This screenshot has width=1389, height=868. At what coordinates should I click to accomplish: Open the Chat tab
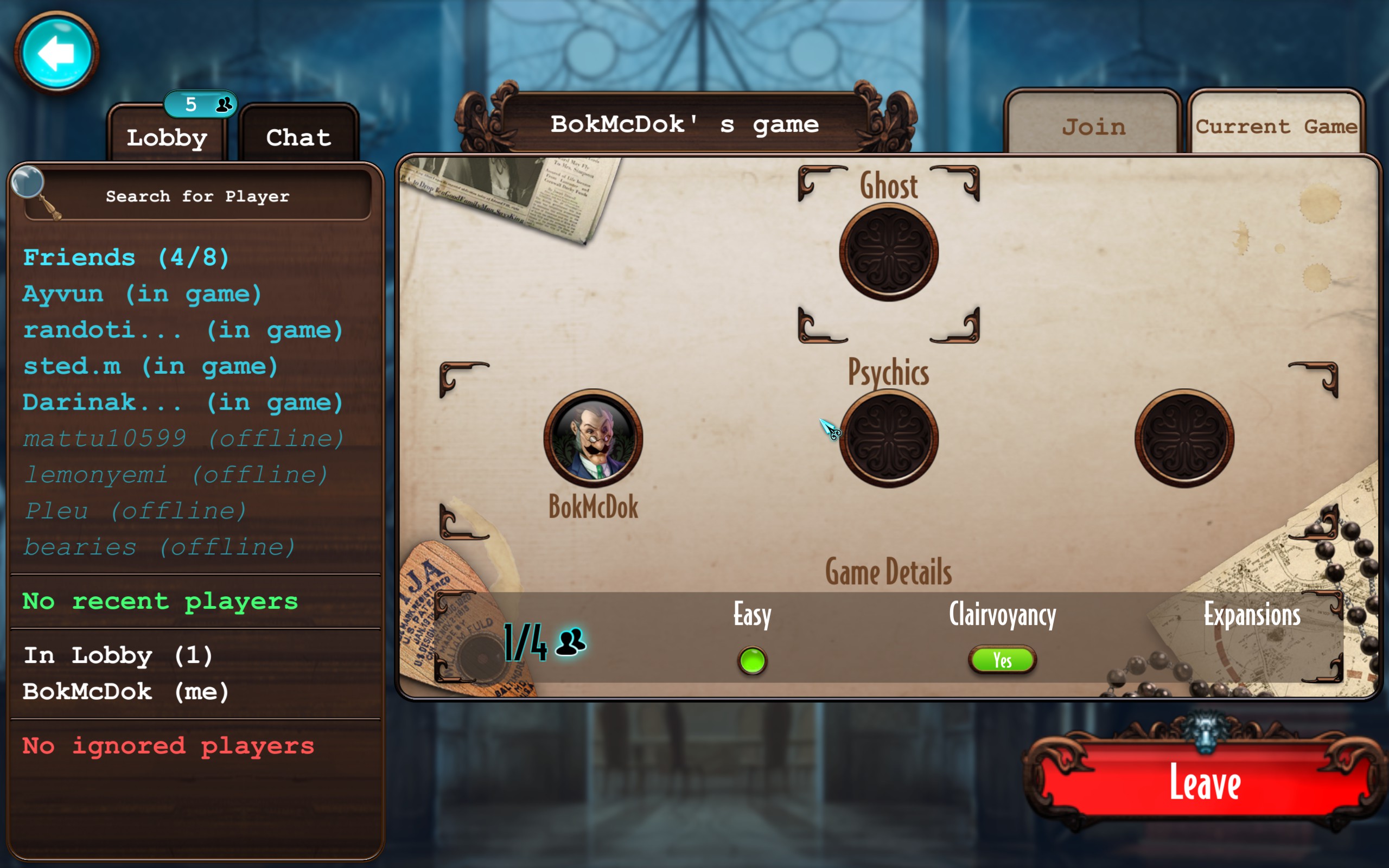point(298,138)
